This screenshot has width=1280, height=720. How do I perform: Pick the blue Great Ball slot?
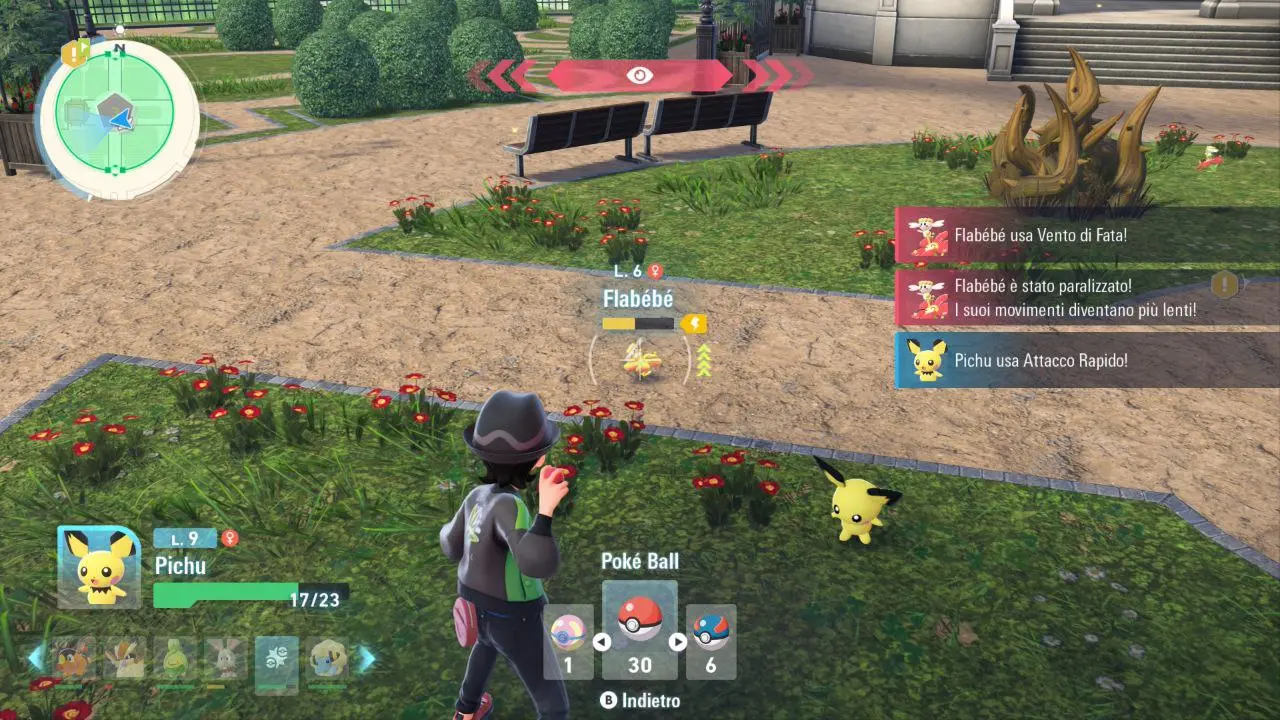711,641
